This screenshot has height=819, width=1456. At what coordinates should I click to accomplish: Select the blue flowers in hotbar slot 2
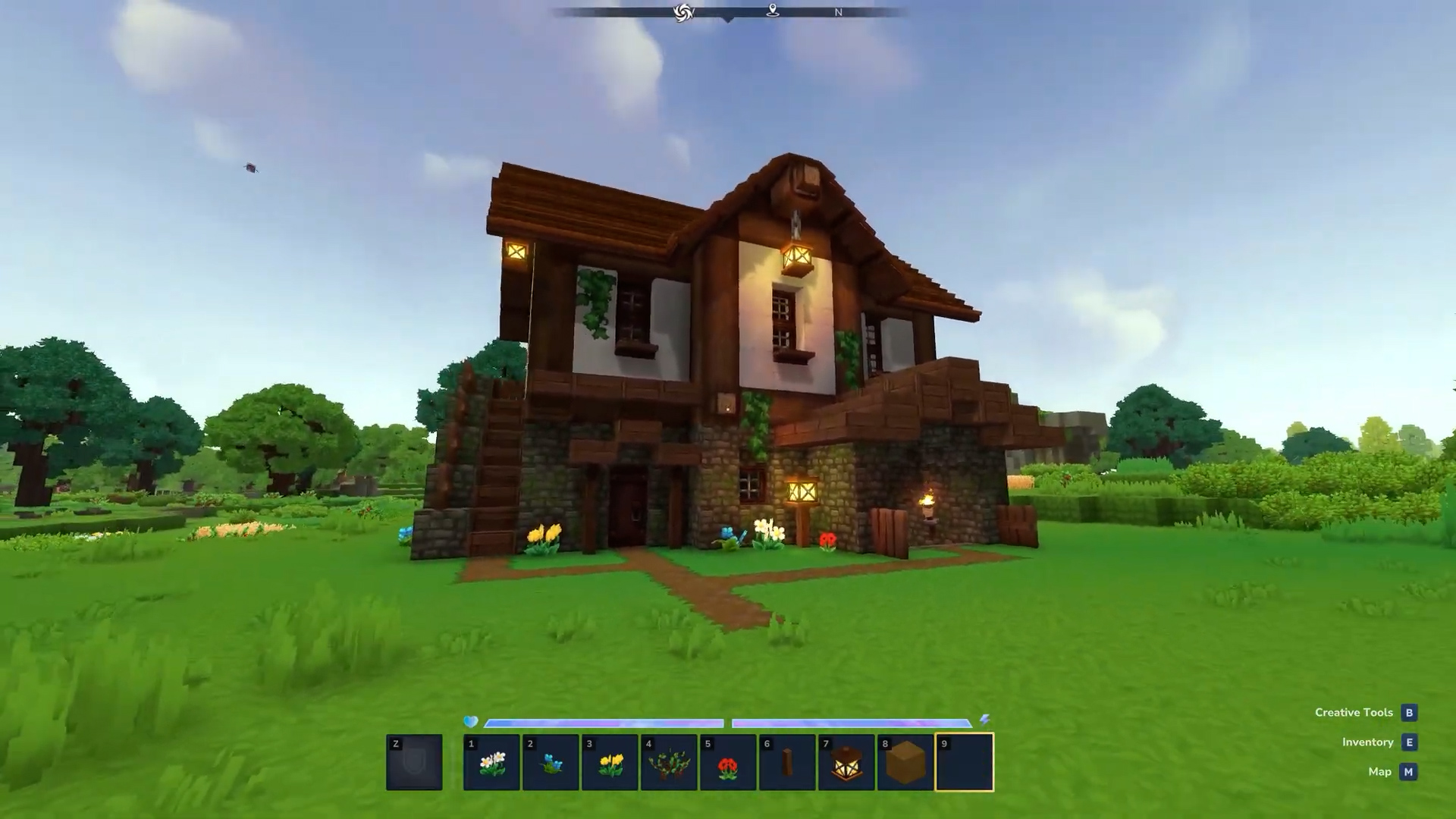[551, 762]
